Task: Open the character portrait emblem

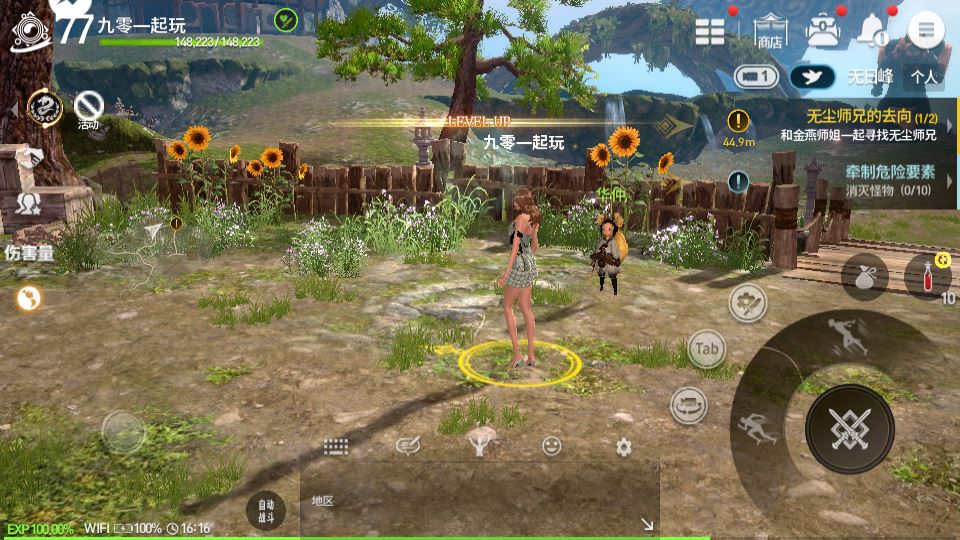Action: [x=31, y=31]
